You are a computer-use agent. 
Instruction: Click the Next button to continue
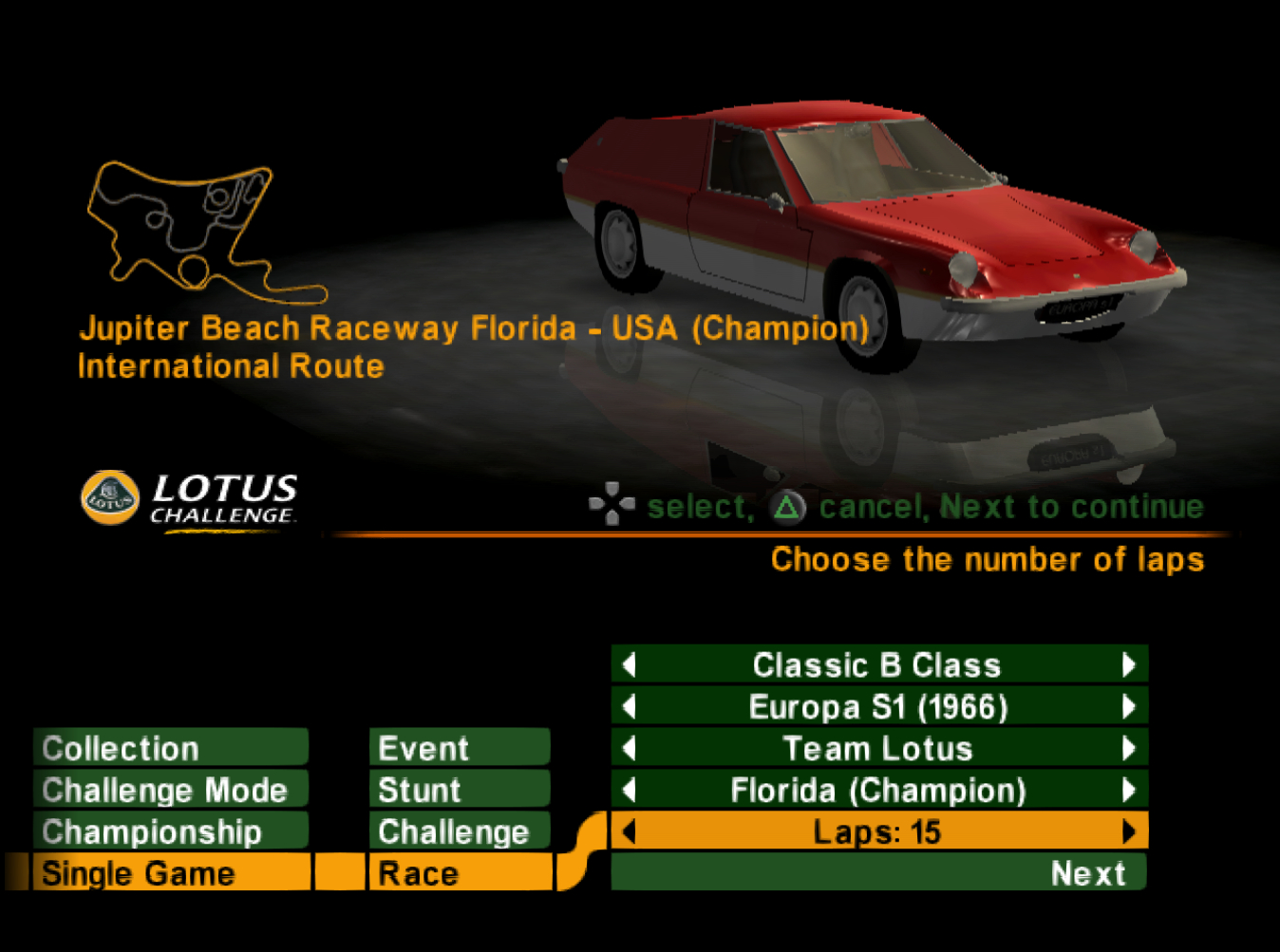1086,873
